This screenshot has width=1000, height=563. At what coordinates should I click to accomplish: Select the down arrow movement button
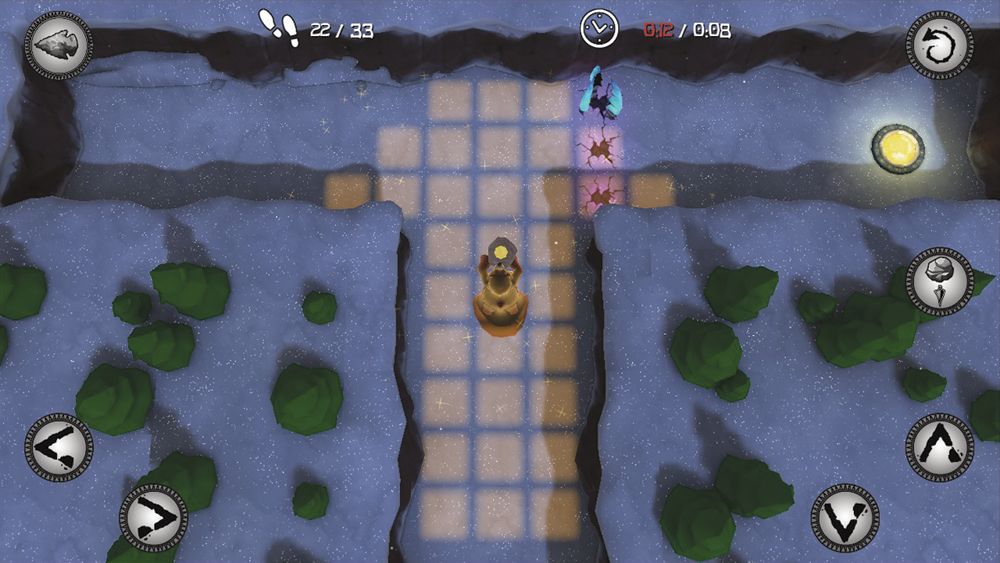pyautogui.click(x=845, y=517)
